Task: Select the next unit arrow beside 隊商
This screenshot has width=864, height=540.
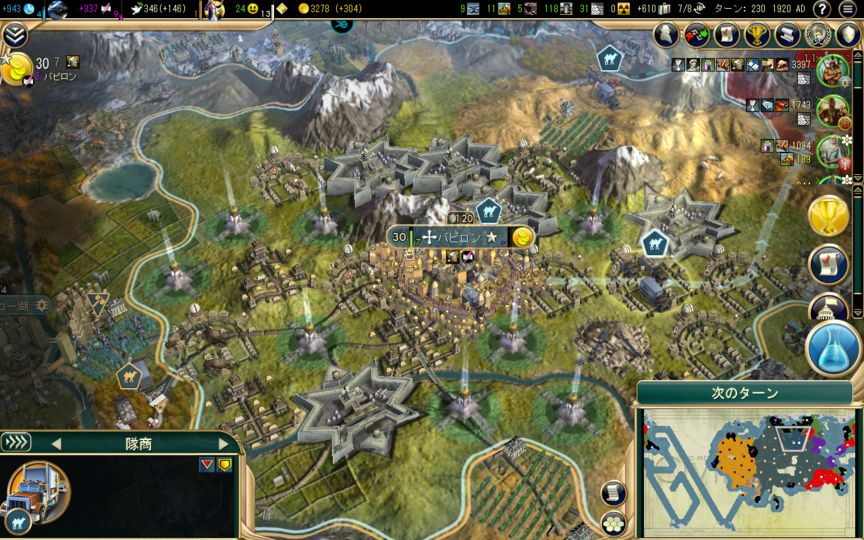Action: (x=222, y=443)
